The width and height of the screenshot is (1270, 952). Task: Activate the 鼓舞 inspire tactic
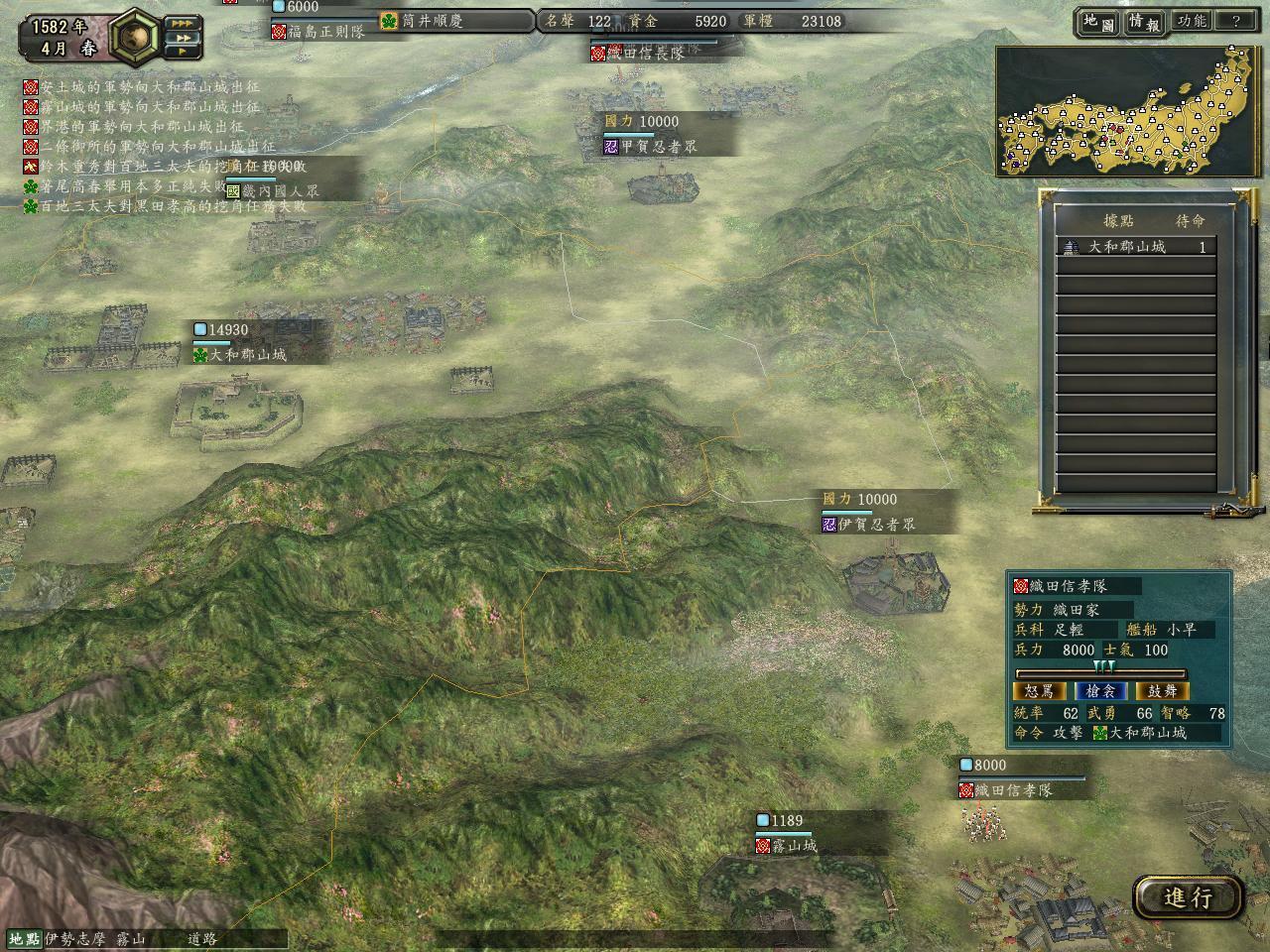tap(1162, 691)
